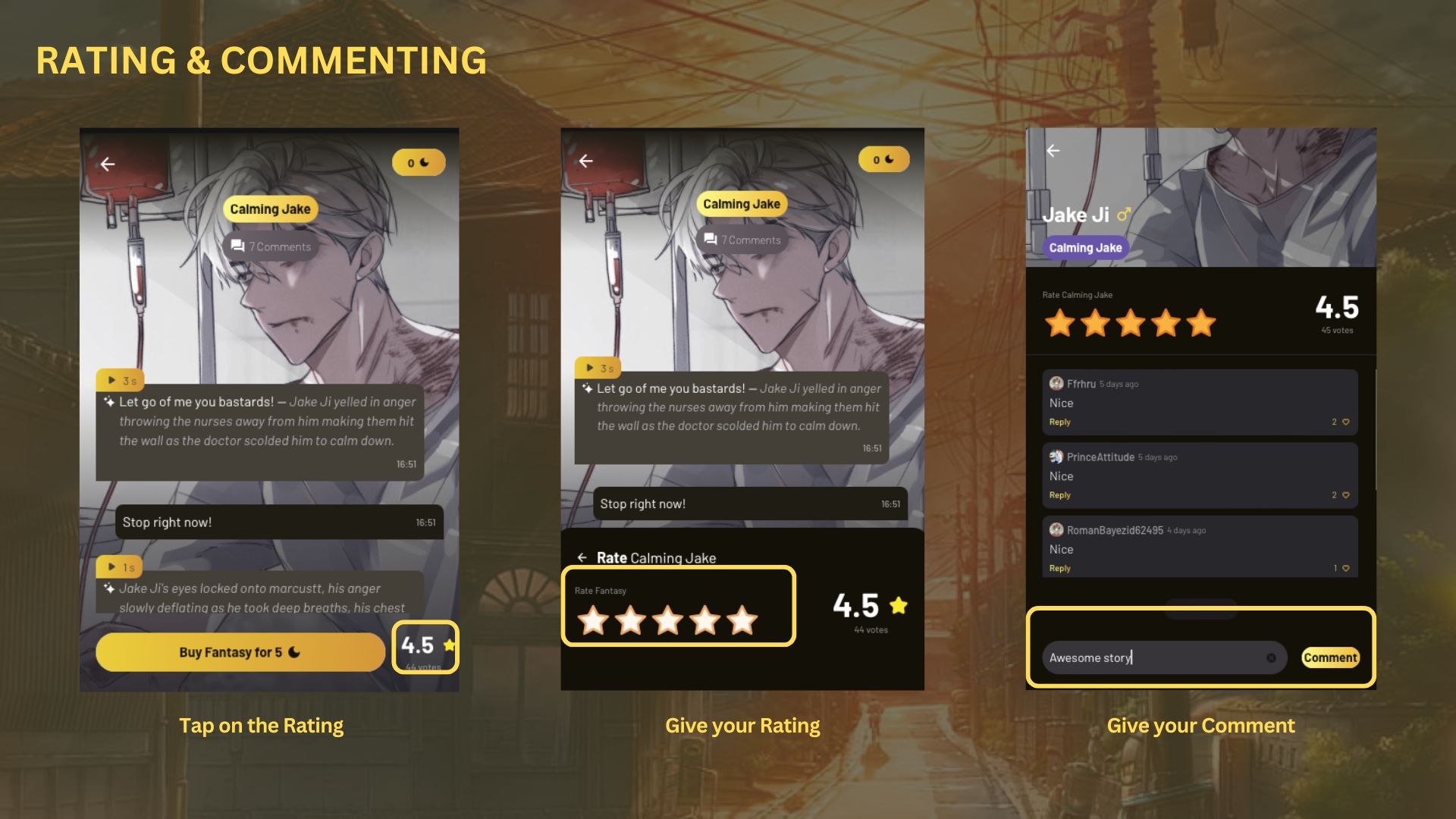Clear the comment text with the x icon
This screenshot has height=819, width=1456.
pyautogui.click(x=1271, y=657)
